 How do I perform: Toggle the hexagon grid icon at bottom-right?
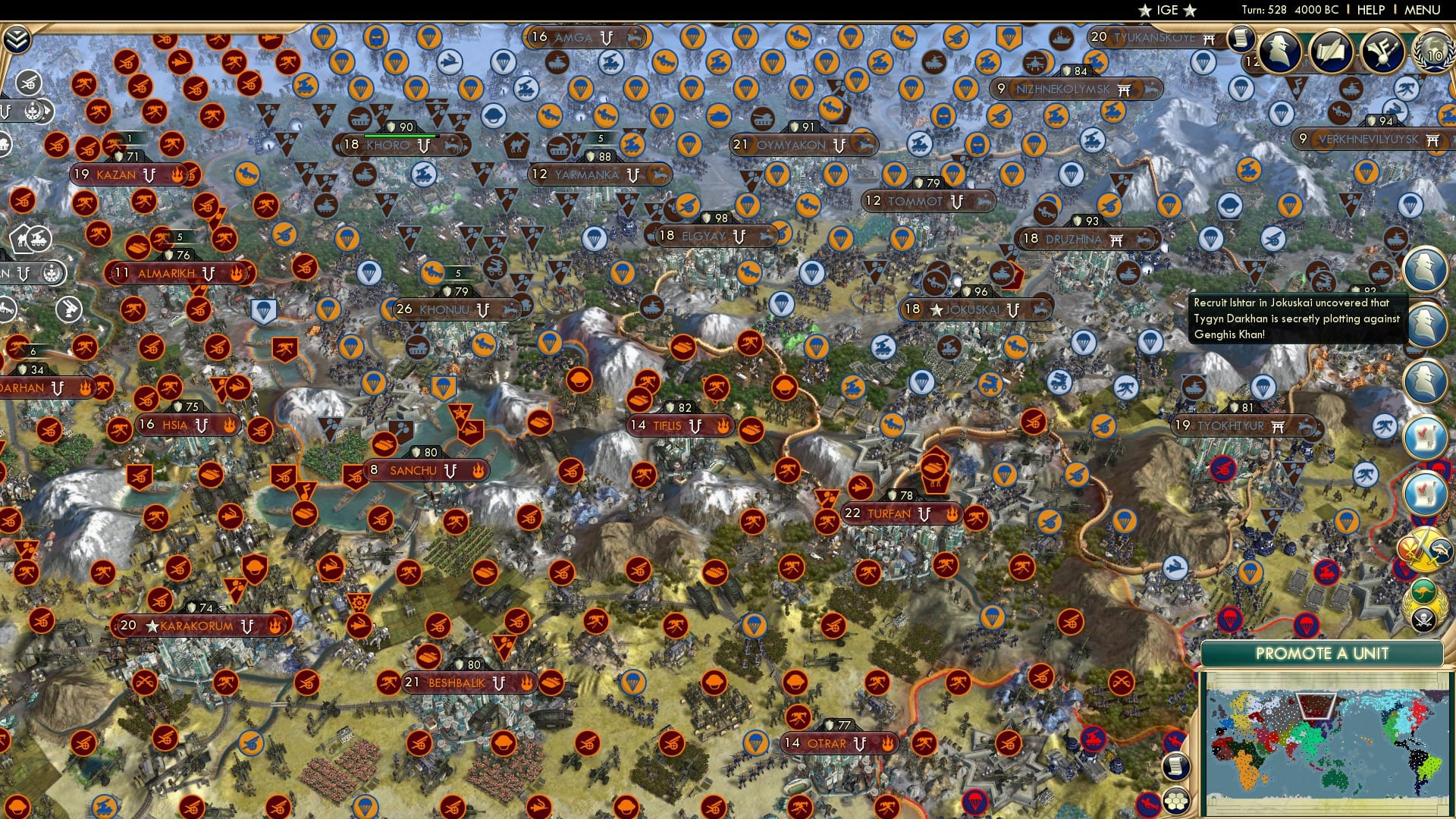1177,801
